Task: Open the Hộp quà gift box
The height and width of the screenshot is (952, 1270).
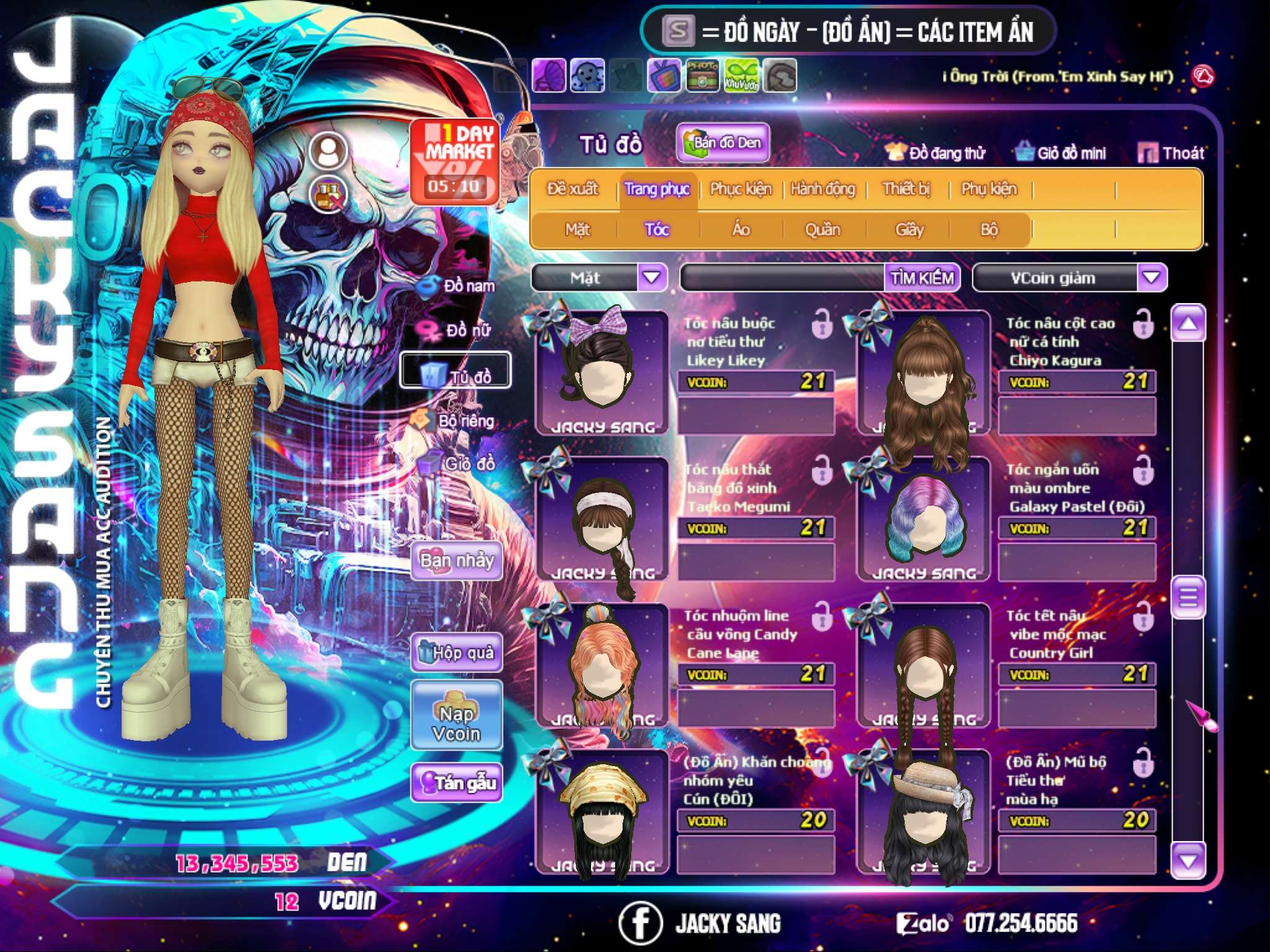Action: click(457, 653)
